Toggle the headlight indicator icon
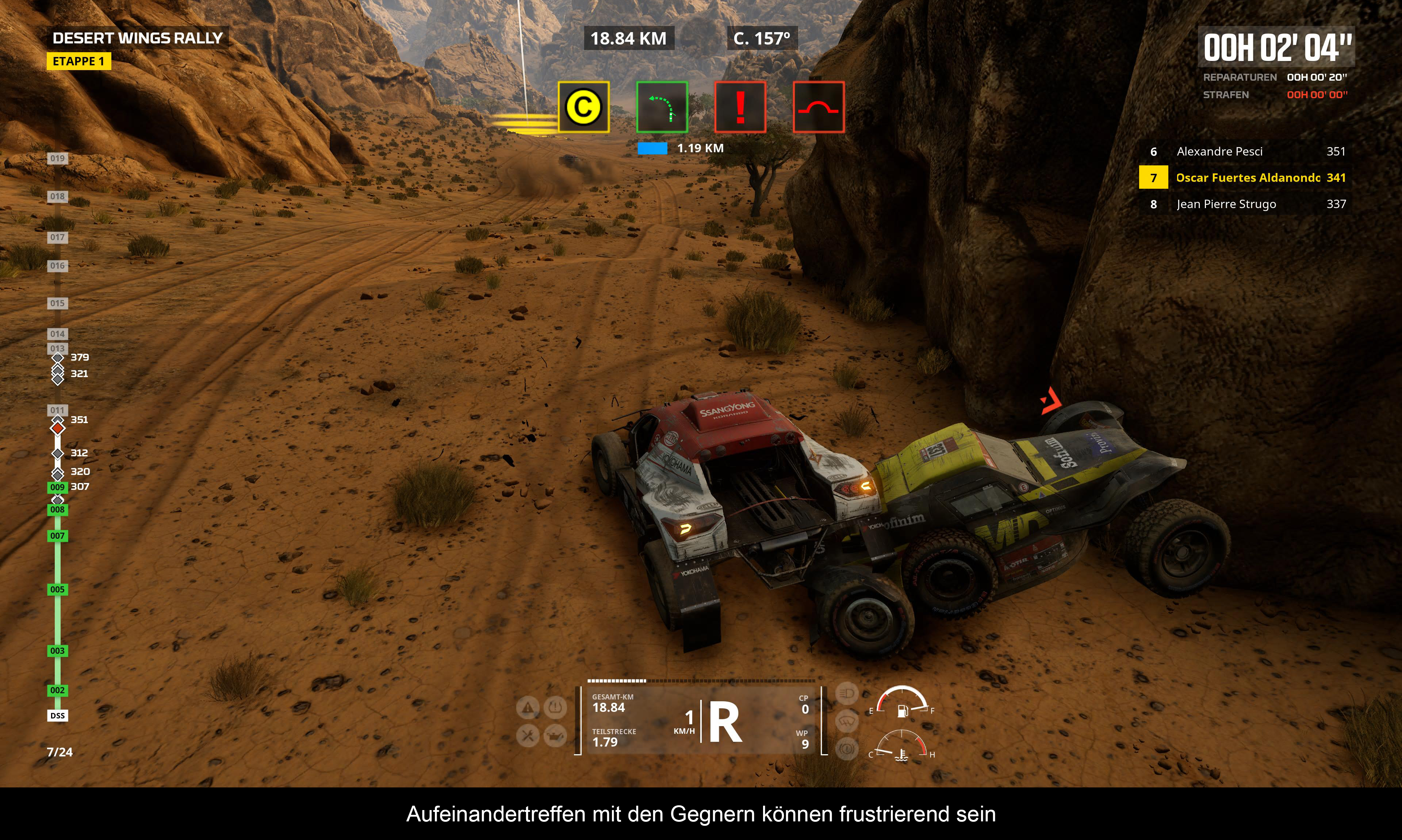This screenshot has width=1402, height=840. coord(847,693)
